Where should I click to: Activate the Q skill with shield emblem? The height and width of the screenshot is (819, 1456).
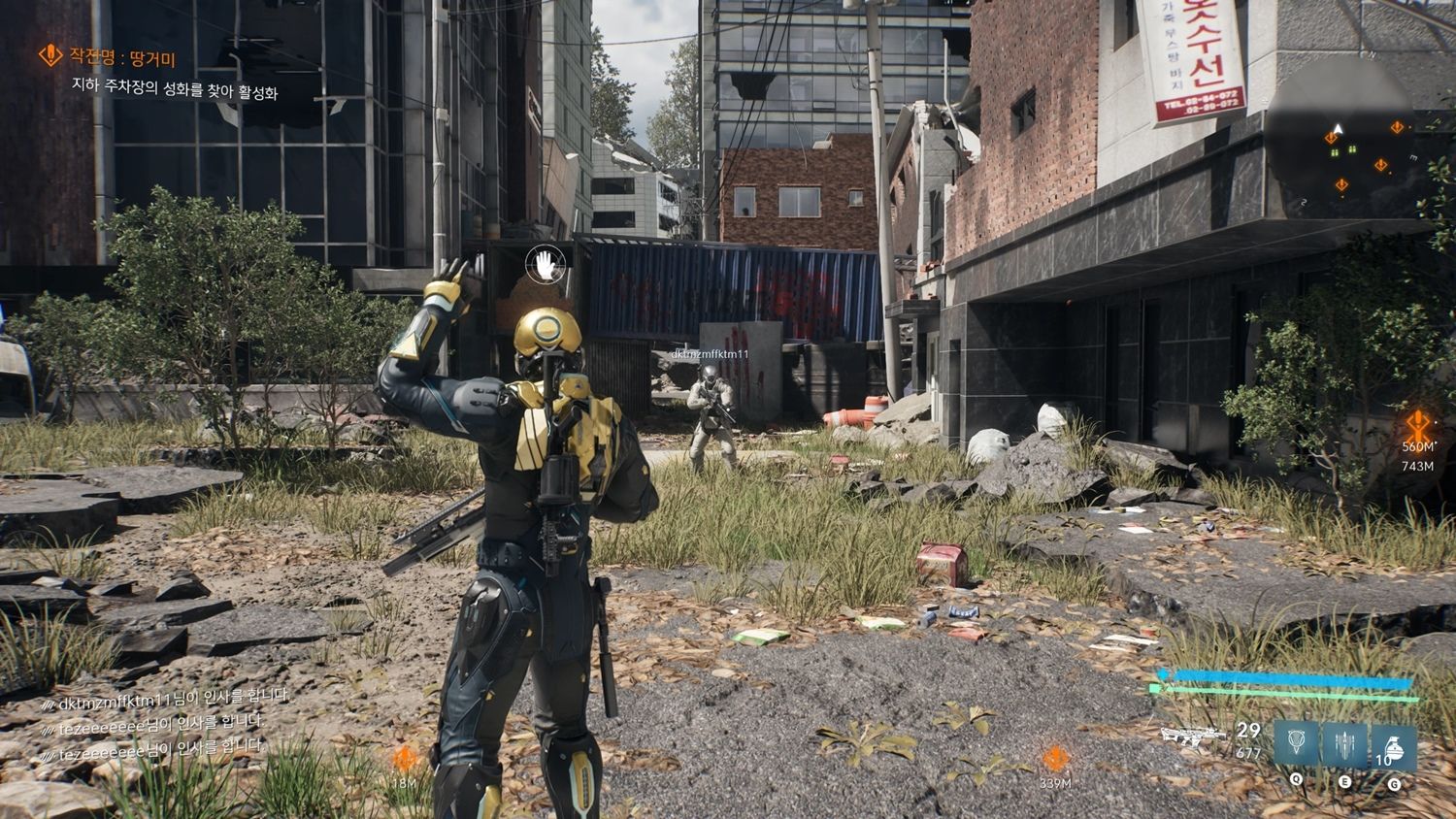click(x=1297, y=745)
